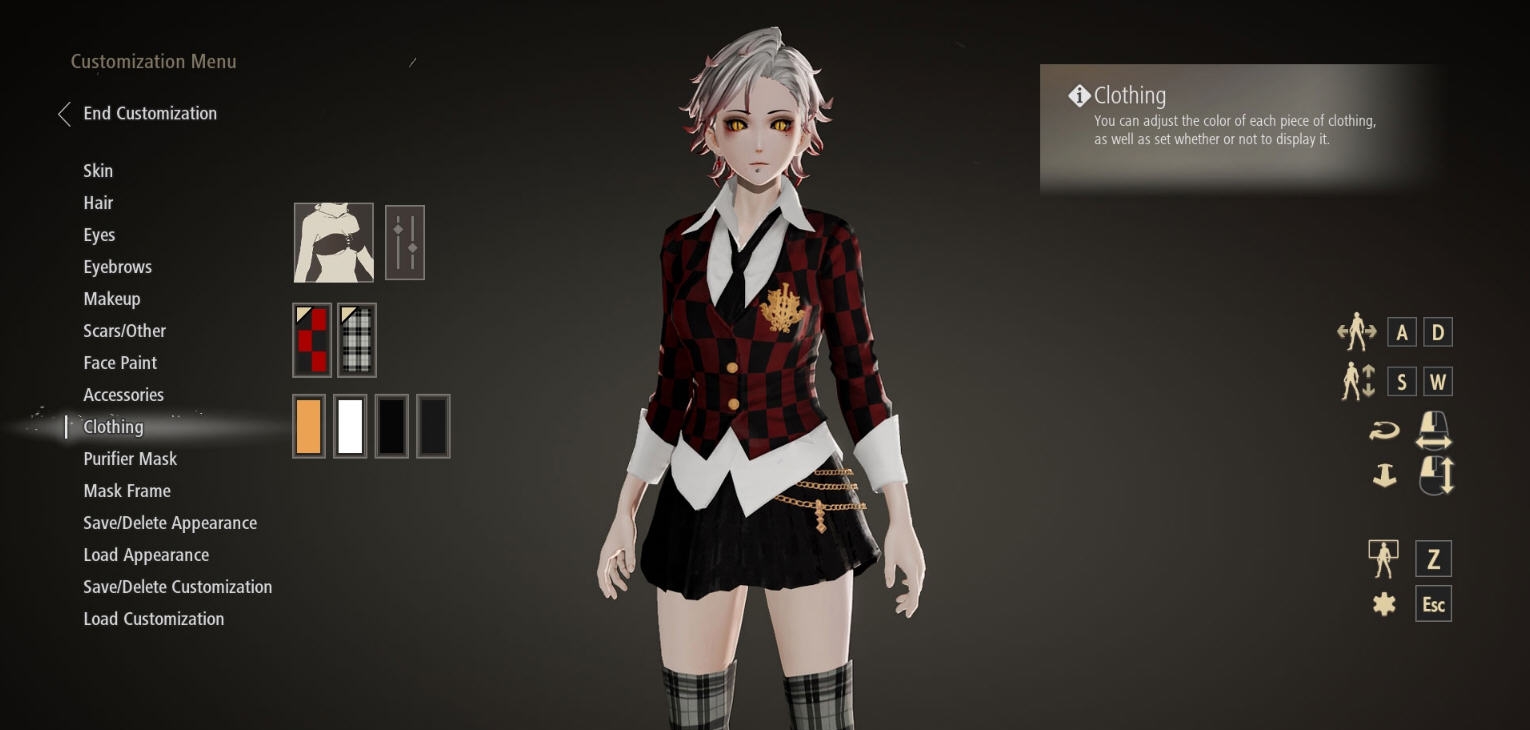Click the horizontal character movement icon
Viewport: 1530px width, 730px height.
point(1356,331)
